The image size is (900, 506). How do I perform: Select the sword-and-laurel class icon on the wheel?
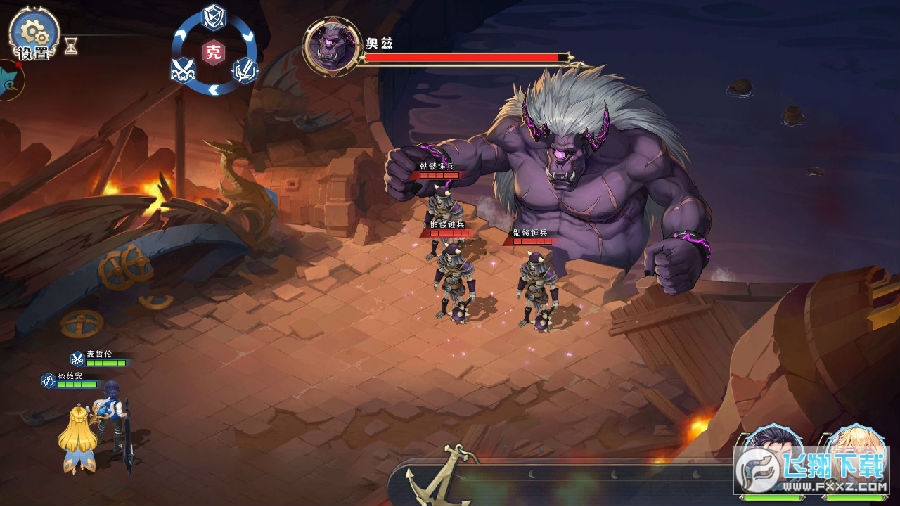[x=245, y=70]
